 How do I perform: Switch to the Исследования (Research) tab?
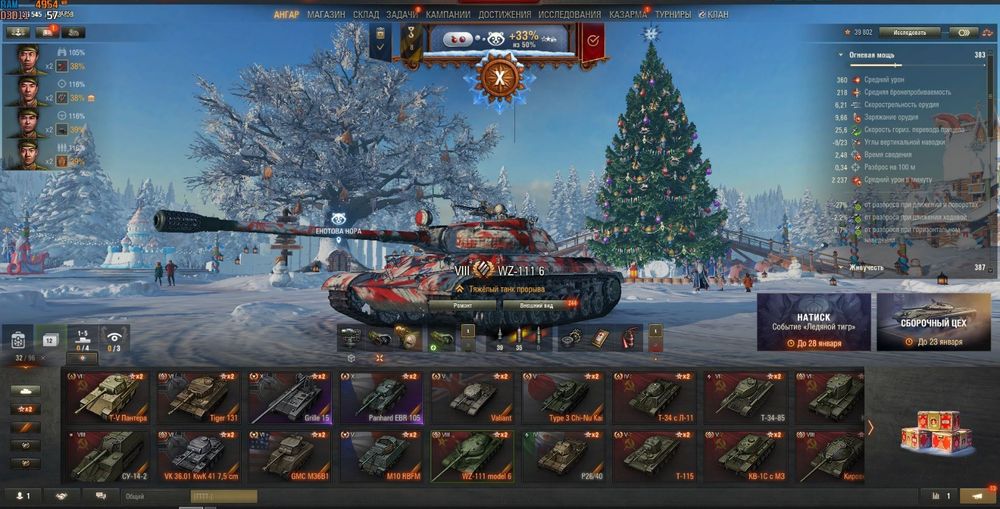click(x=569, y=15)
